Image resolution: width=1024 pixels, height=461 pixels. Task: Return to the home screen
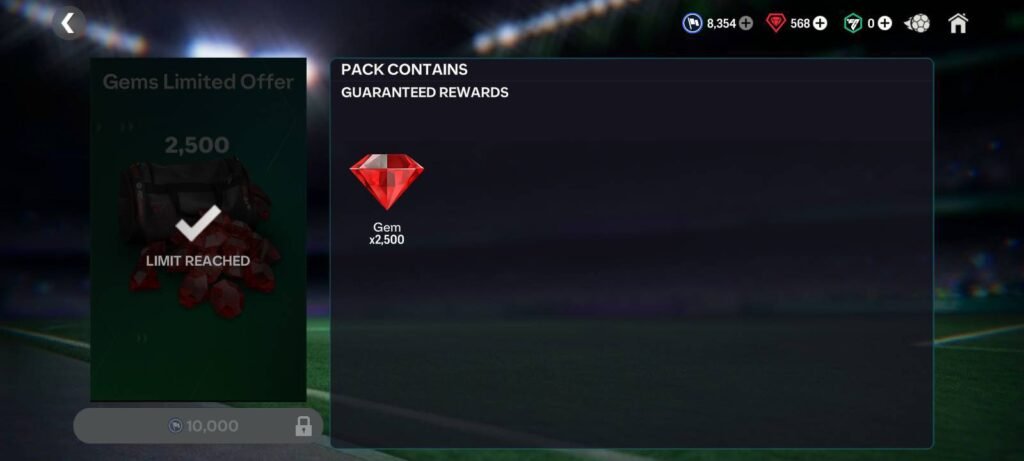tap(958, 23)
